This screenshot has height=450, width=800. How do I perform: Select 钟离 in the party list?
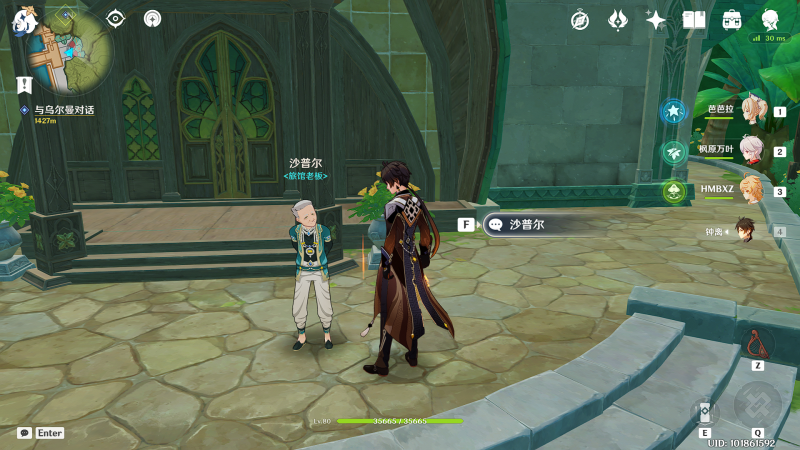pos(745,230)
